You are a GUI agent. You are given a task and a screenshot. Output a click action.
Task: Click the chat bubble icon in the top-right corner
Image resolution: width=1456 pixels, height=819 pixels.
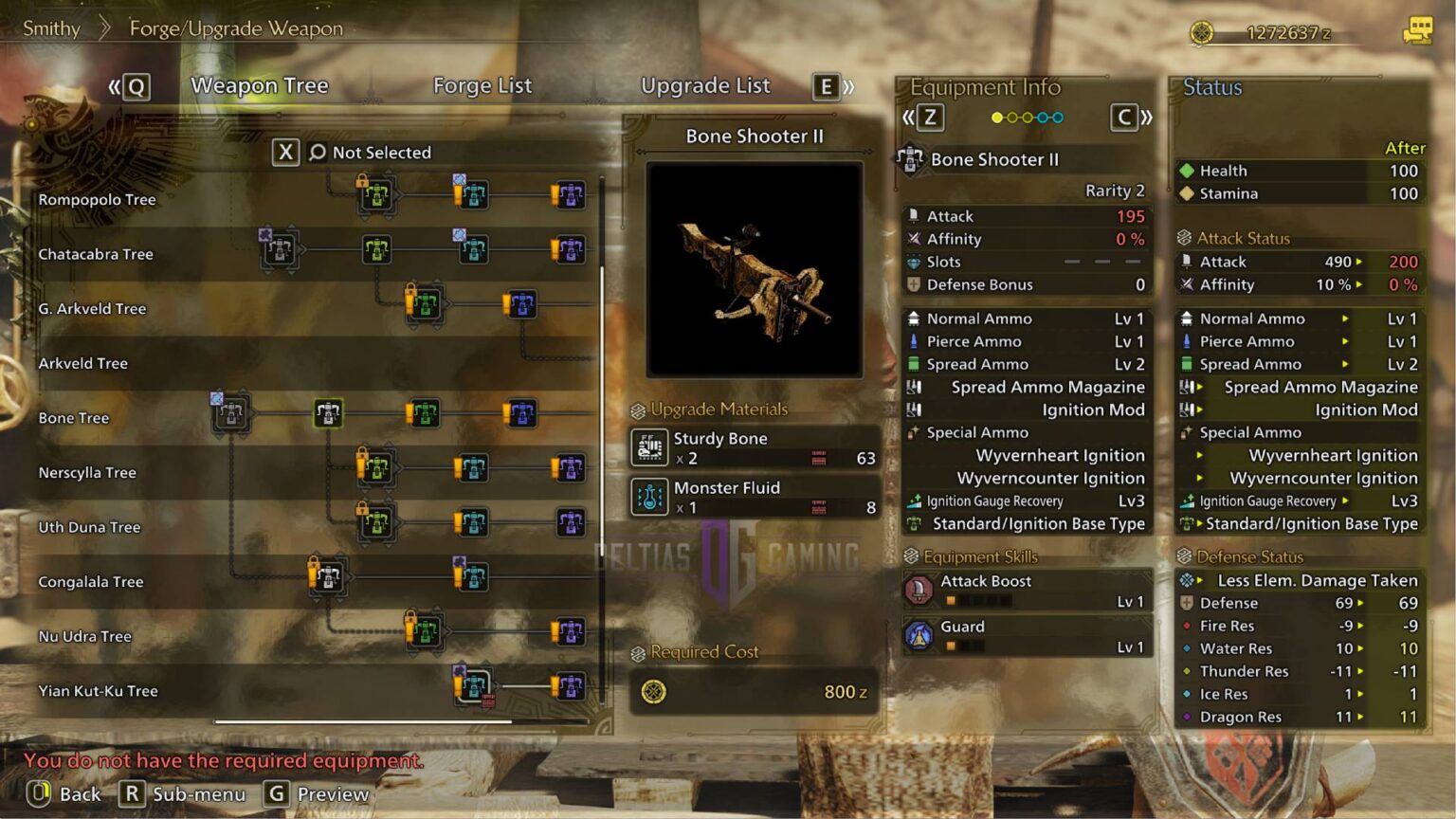pyautogui.click(x=1416, y=28)
